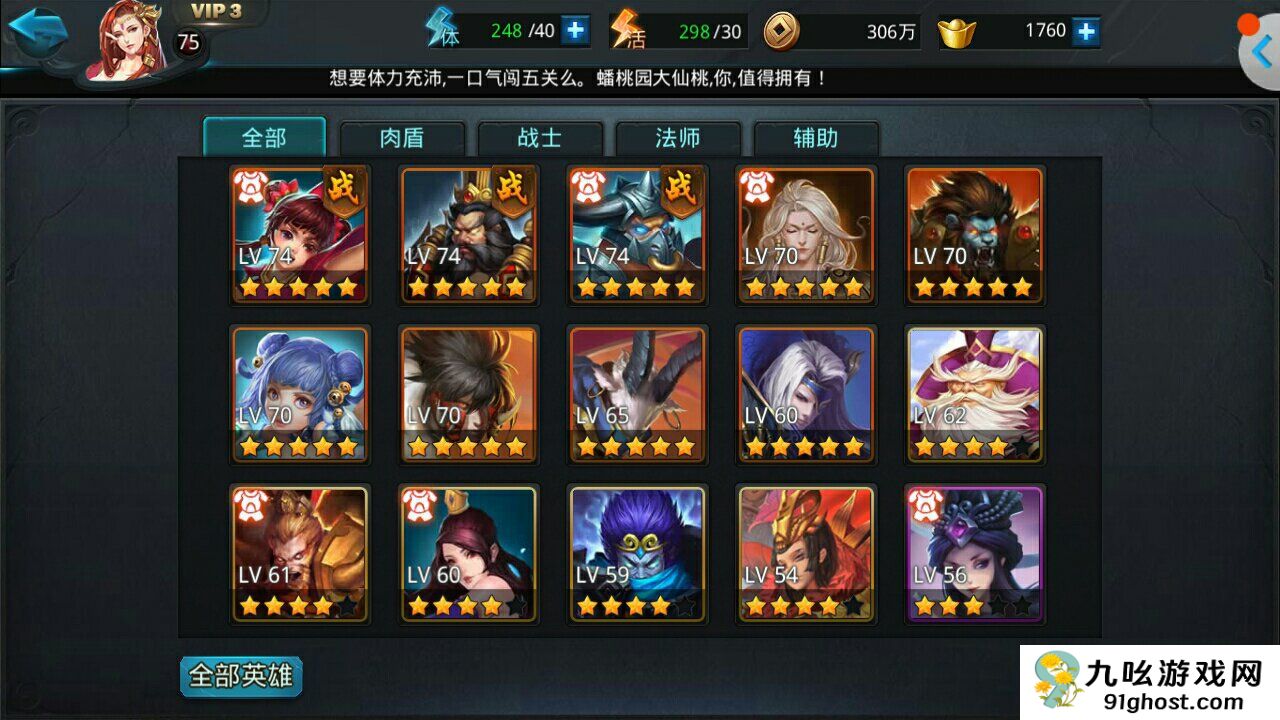Switch to the 全部 tab

tap(264, 138)
